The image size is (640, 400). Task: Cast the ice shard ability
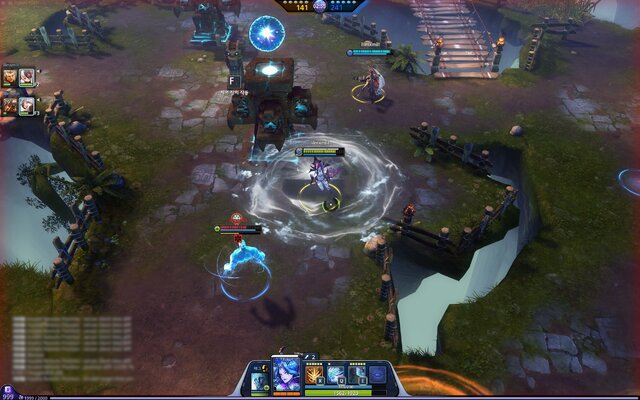tap(335, 374)
